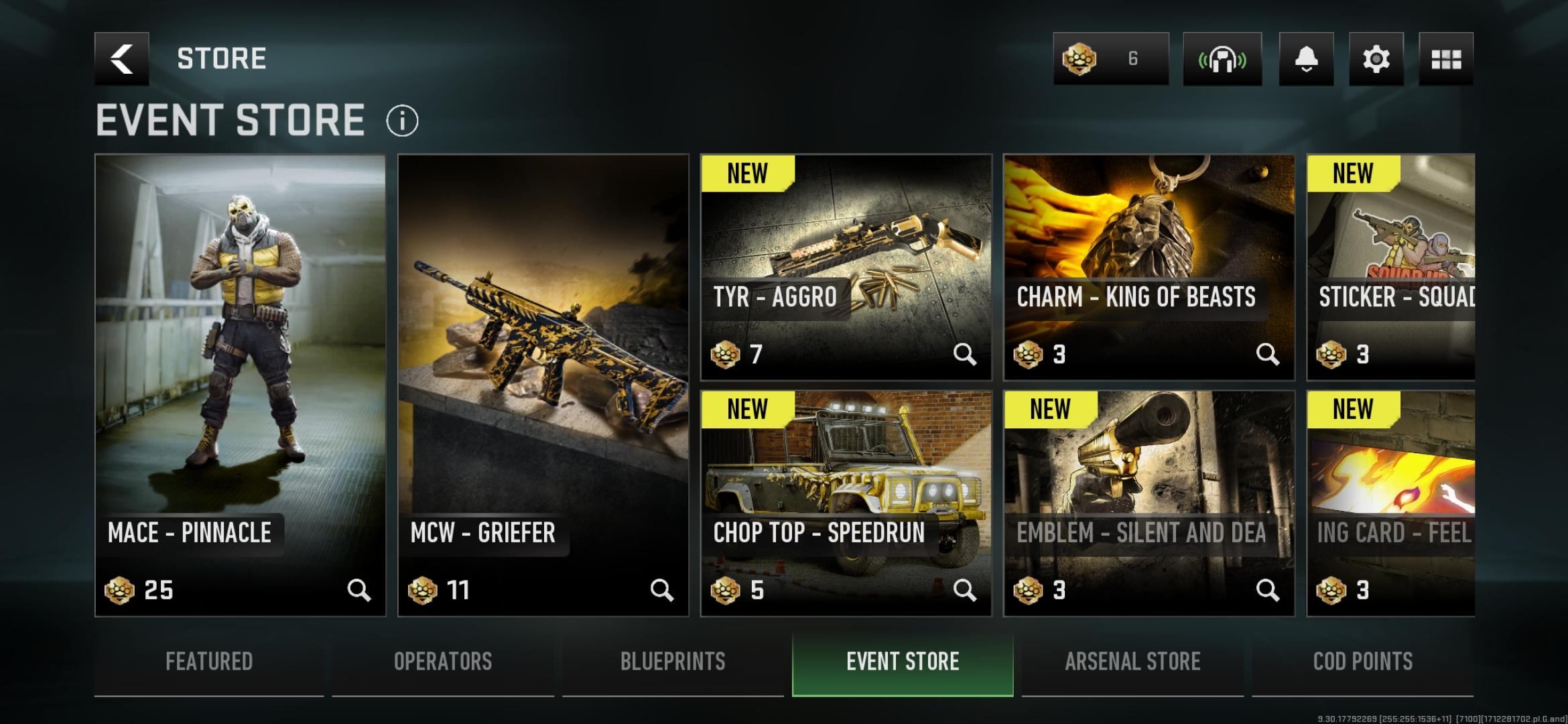Open the grid menu button
This screenshot has height=724, width=1568.
pyautogui.click(x=1446, y=59)
